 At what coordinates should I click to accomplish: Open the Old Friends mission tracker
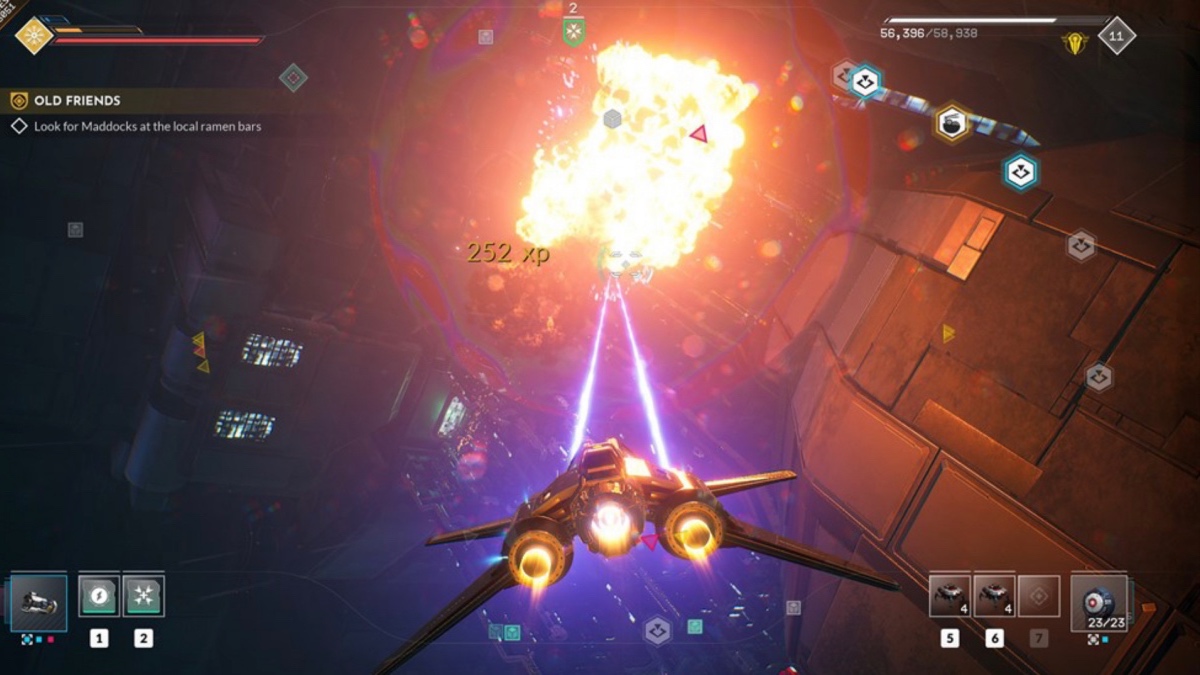77,101
